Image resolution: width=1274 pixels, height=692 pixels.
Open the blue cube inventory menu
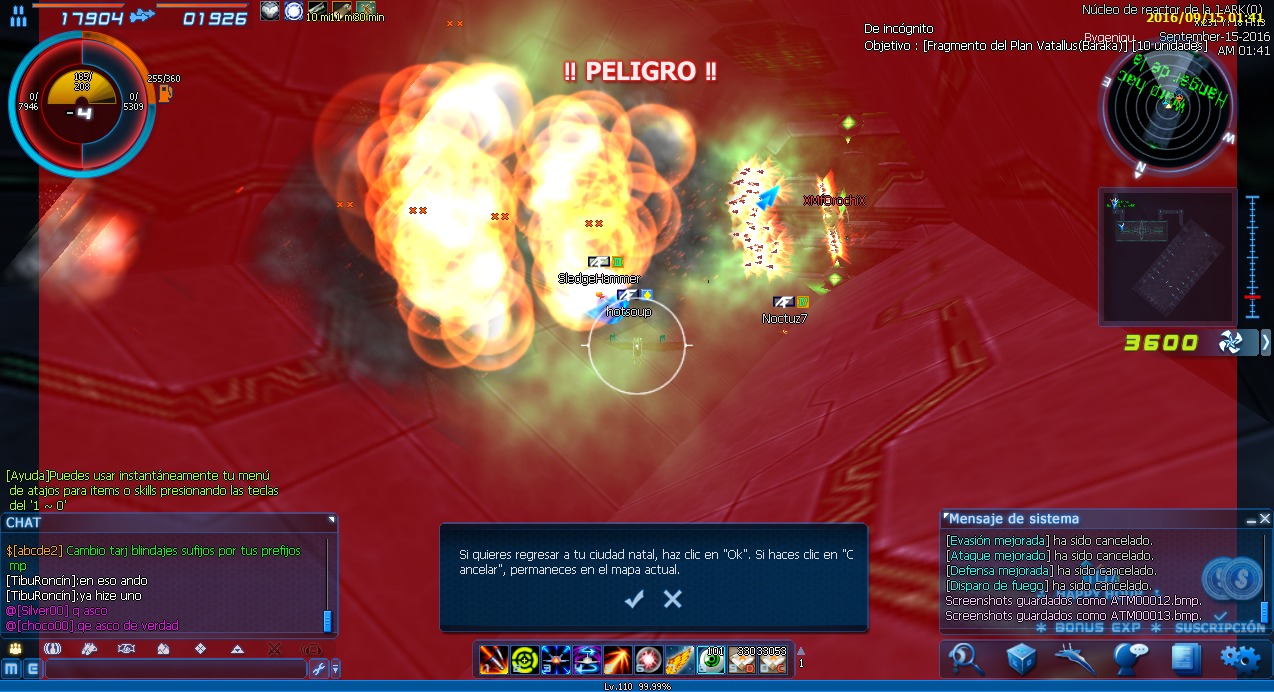(1021, 658)
